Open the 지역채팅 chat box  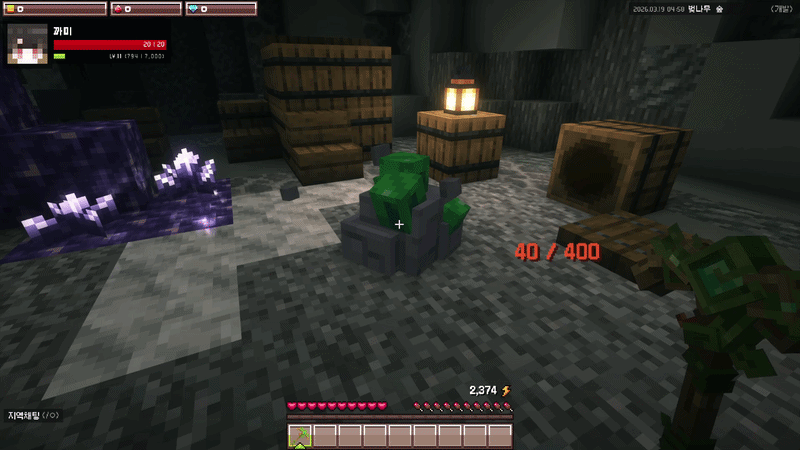34,415
